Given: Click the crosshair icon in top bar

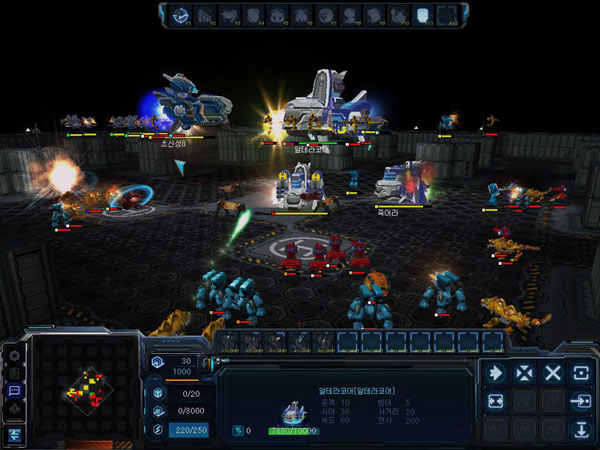Looking at the screenshot, I should tap(325, 15).
